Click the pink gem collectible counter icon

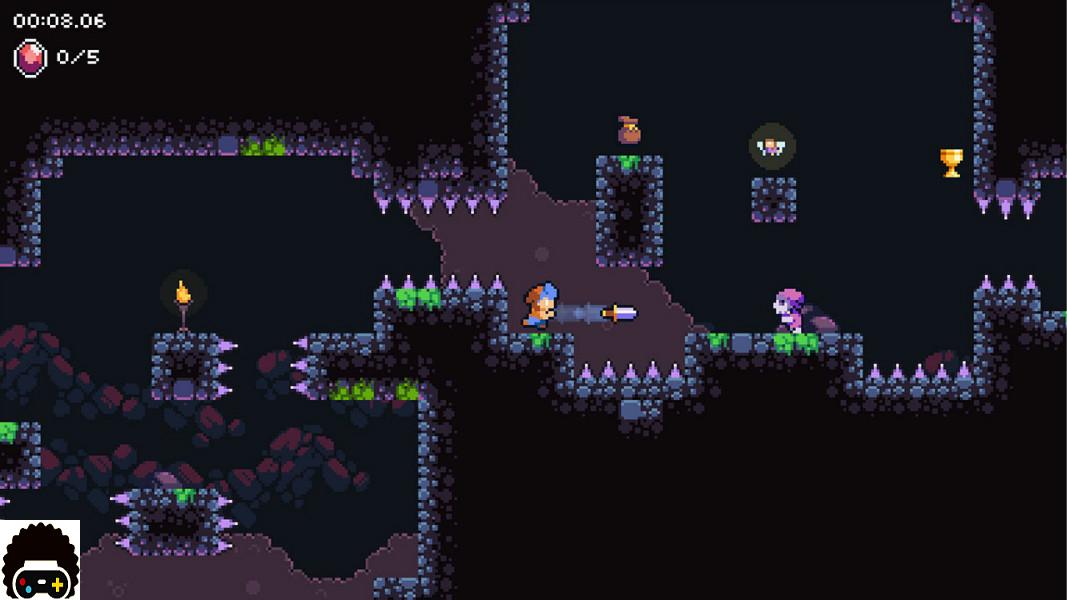(x=29, y=57)
